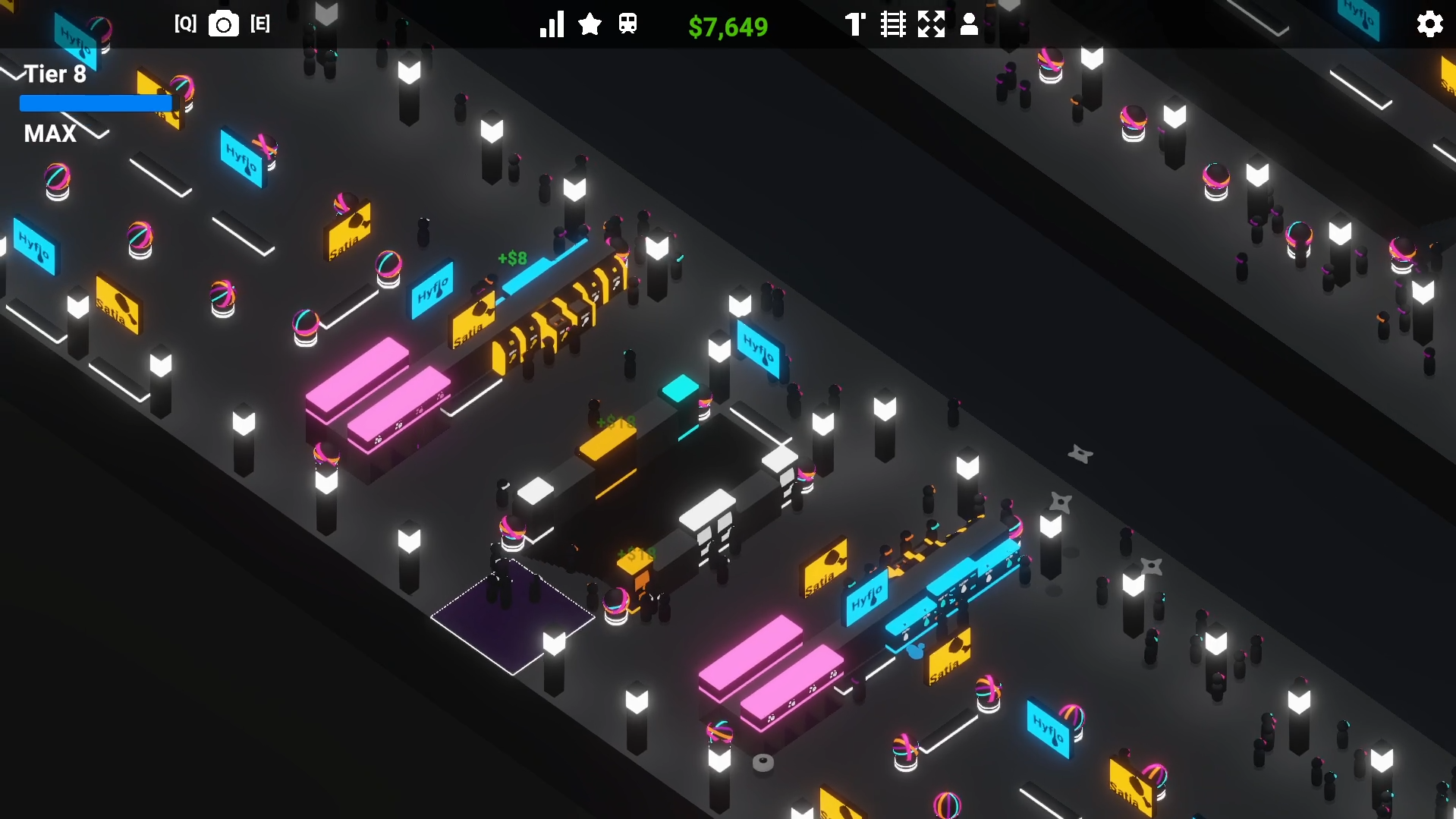The height and width of the screenshot is (819, 1456).
Task: Select the Hyflo sign near the top right
Action: [1360, 20]
